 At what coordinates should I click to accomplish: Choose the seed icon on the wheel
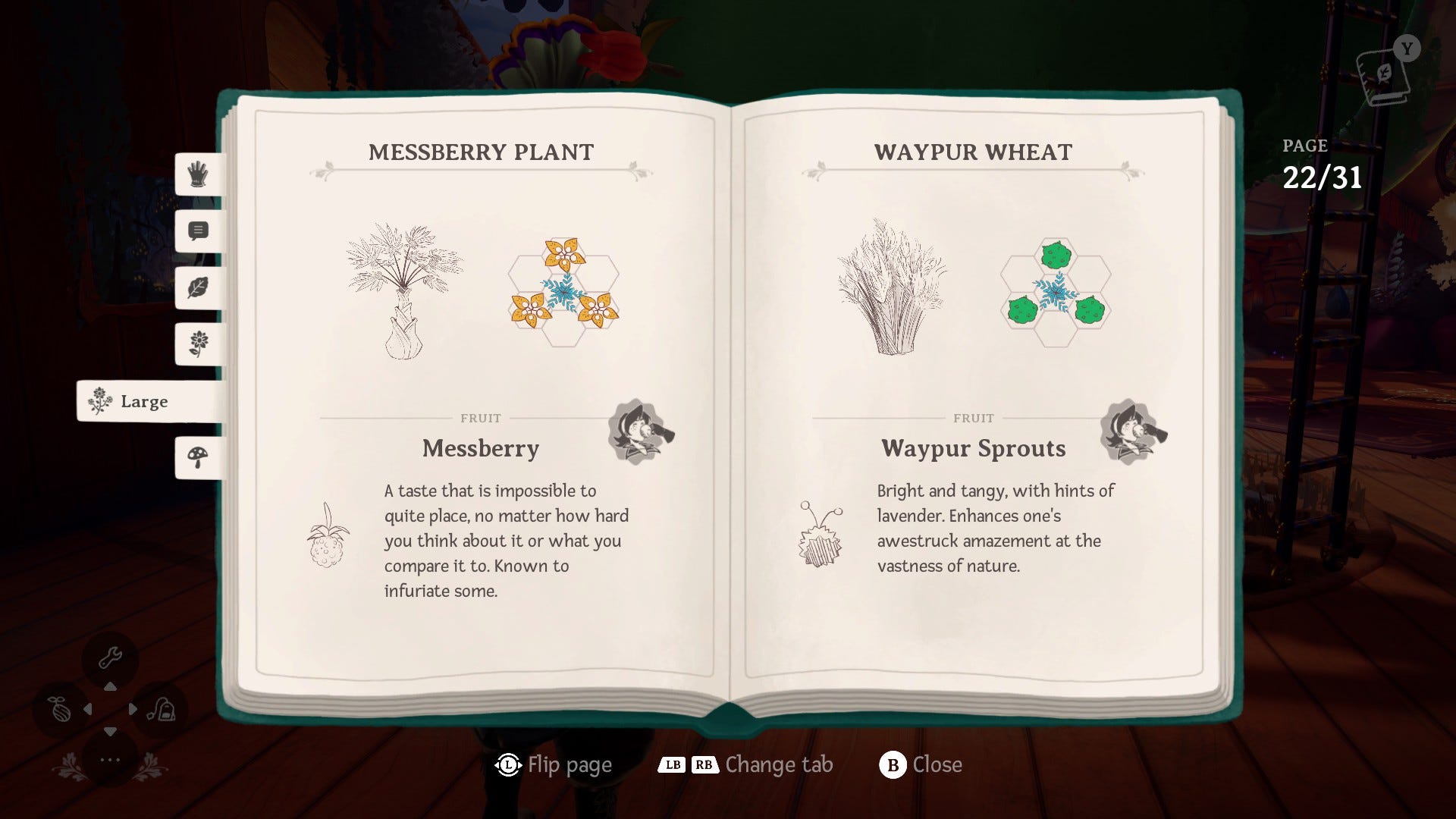click(61, 710)
